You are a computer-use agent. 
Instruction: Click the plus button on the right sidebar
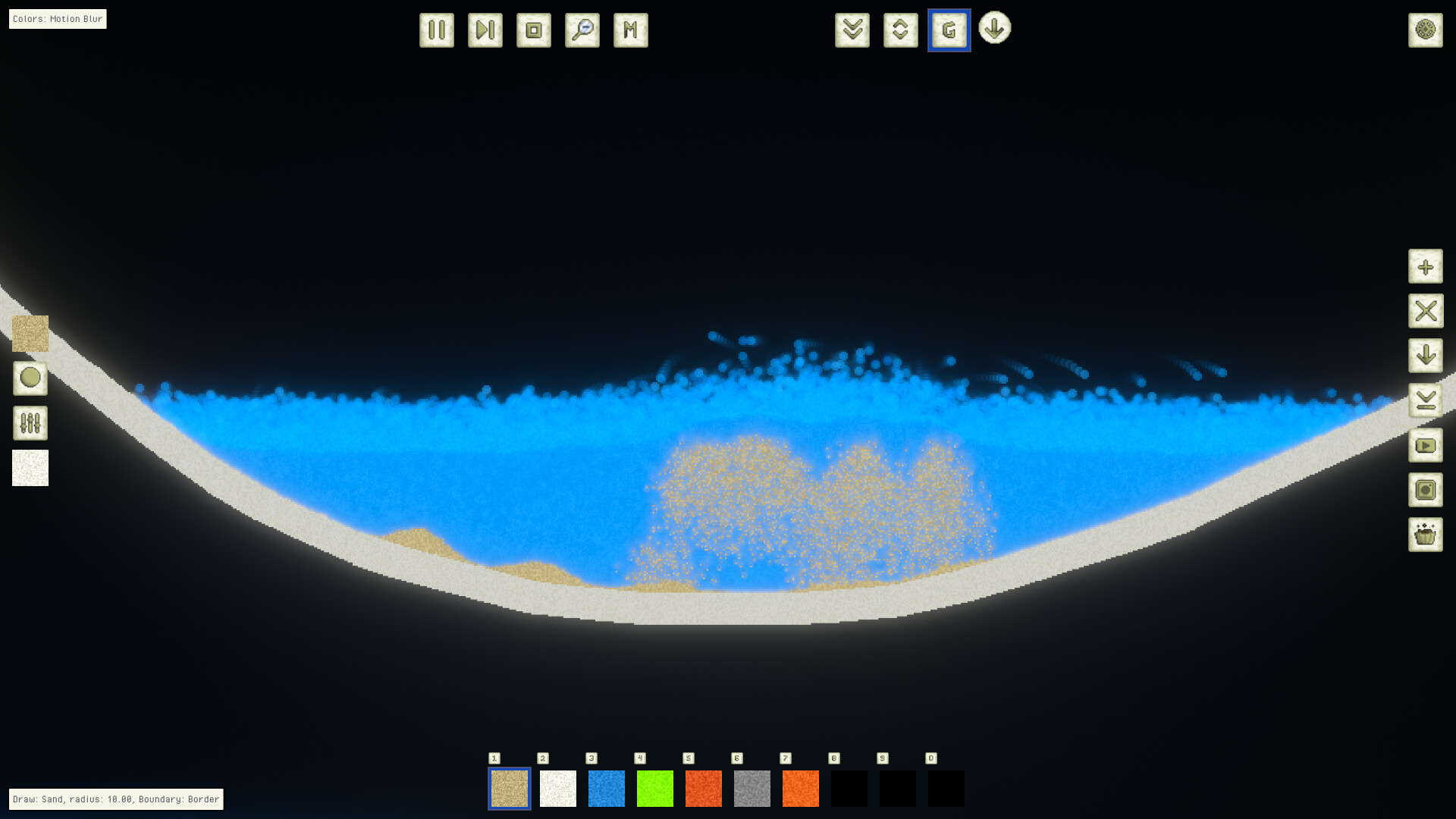pos(1426,268)
